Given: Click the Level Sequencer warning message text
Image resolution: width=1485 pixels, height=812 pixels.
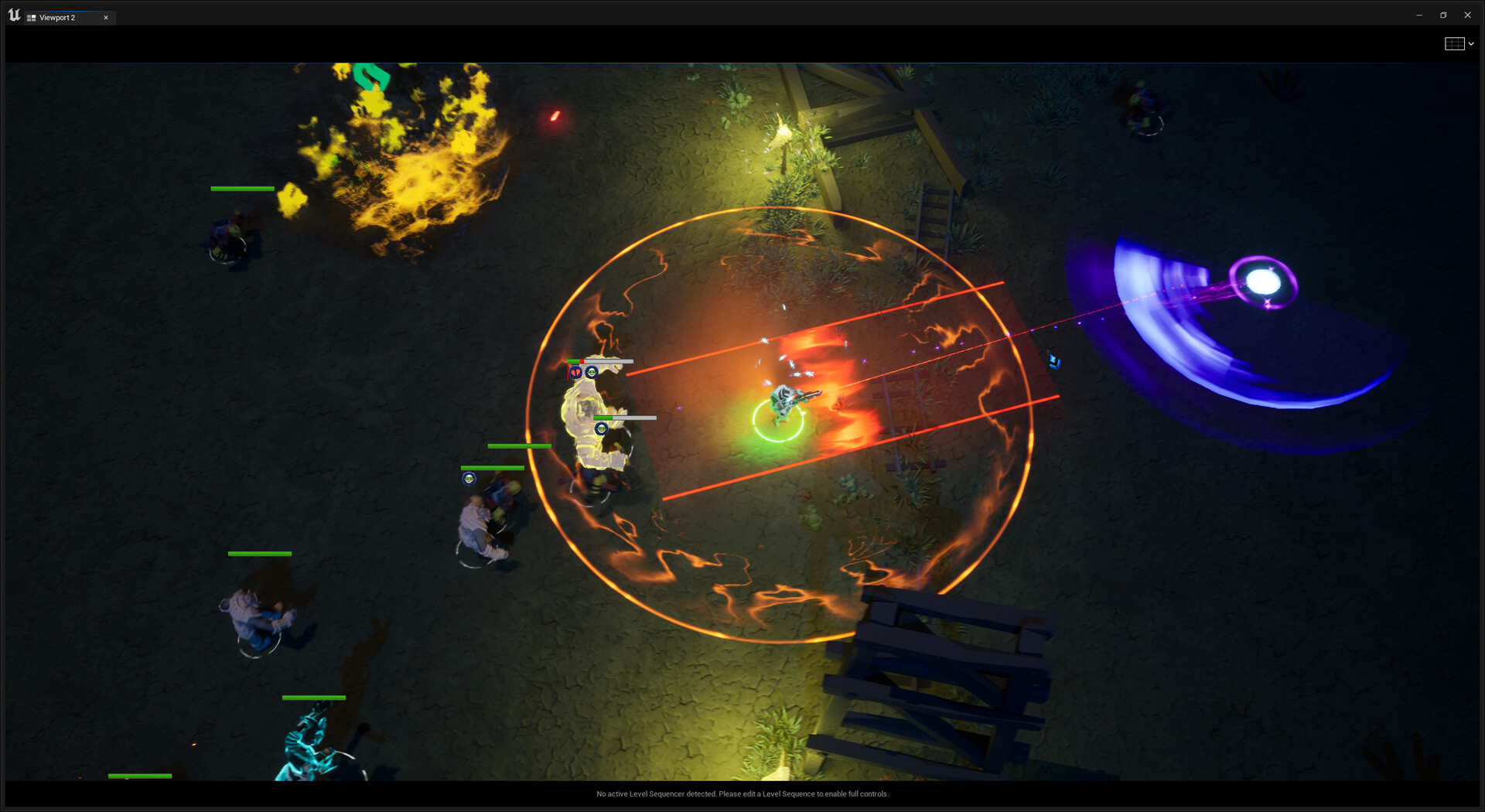Looking at the screenshot, I should click(742, 793).
